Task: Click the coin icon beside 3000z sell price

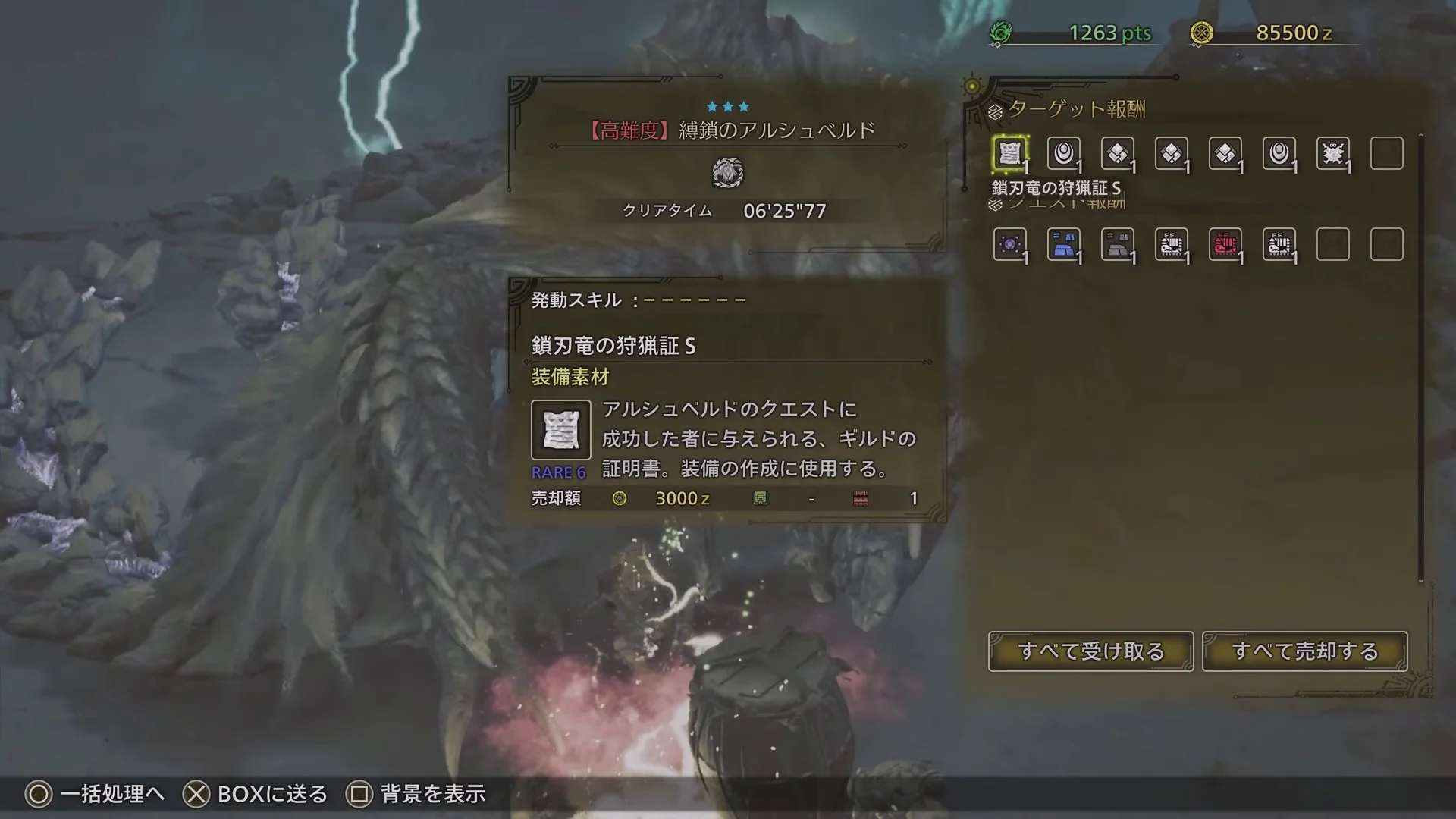Action: (620, 498)
